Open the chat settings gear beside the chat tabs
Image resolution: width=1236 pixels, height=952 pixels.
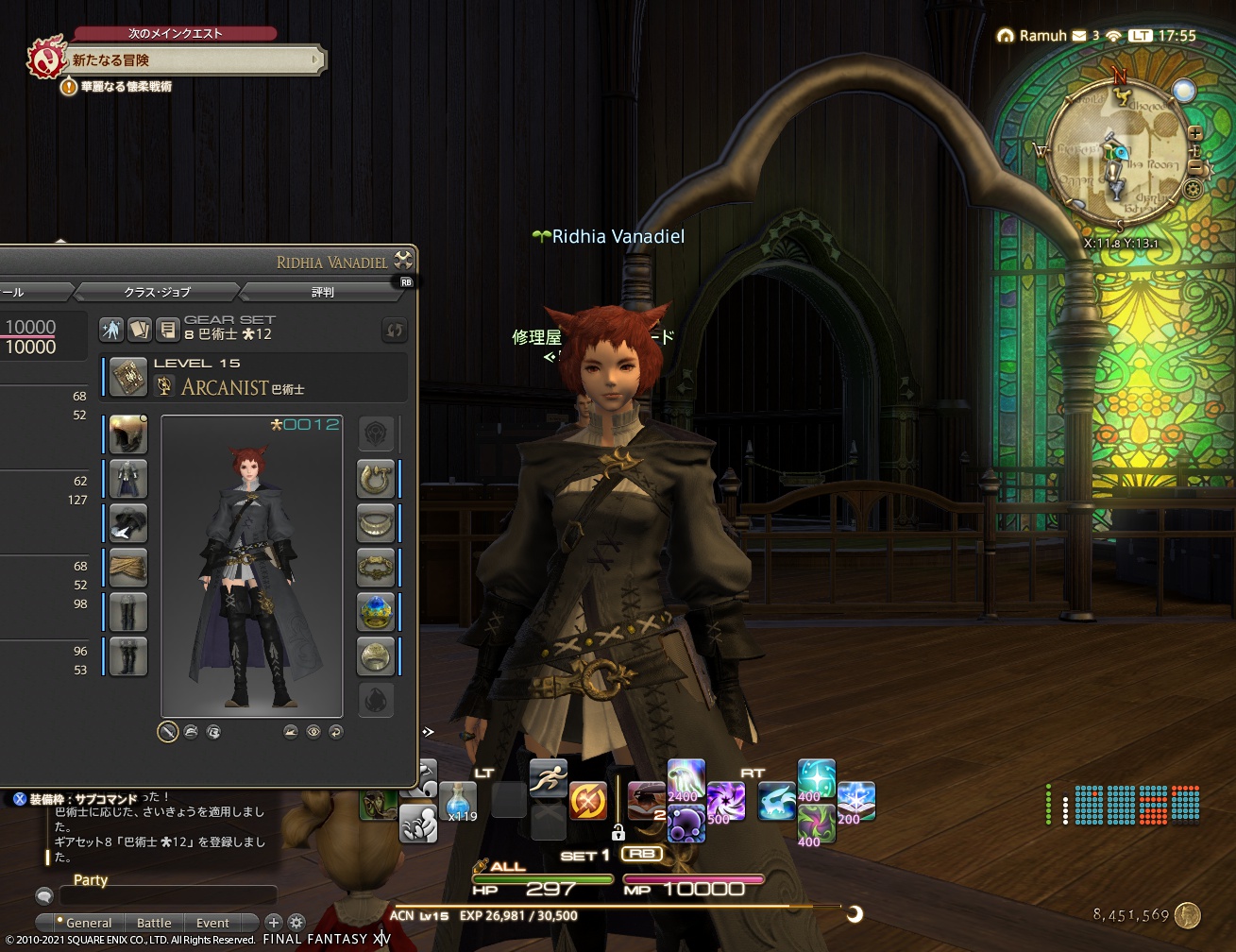tap(296, 923)
